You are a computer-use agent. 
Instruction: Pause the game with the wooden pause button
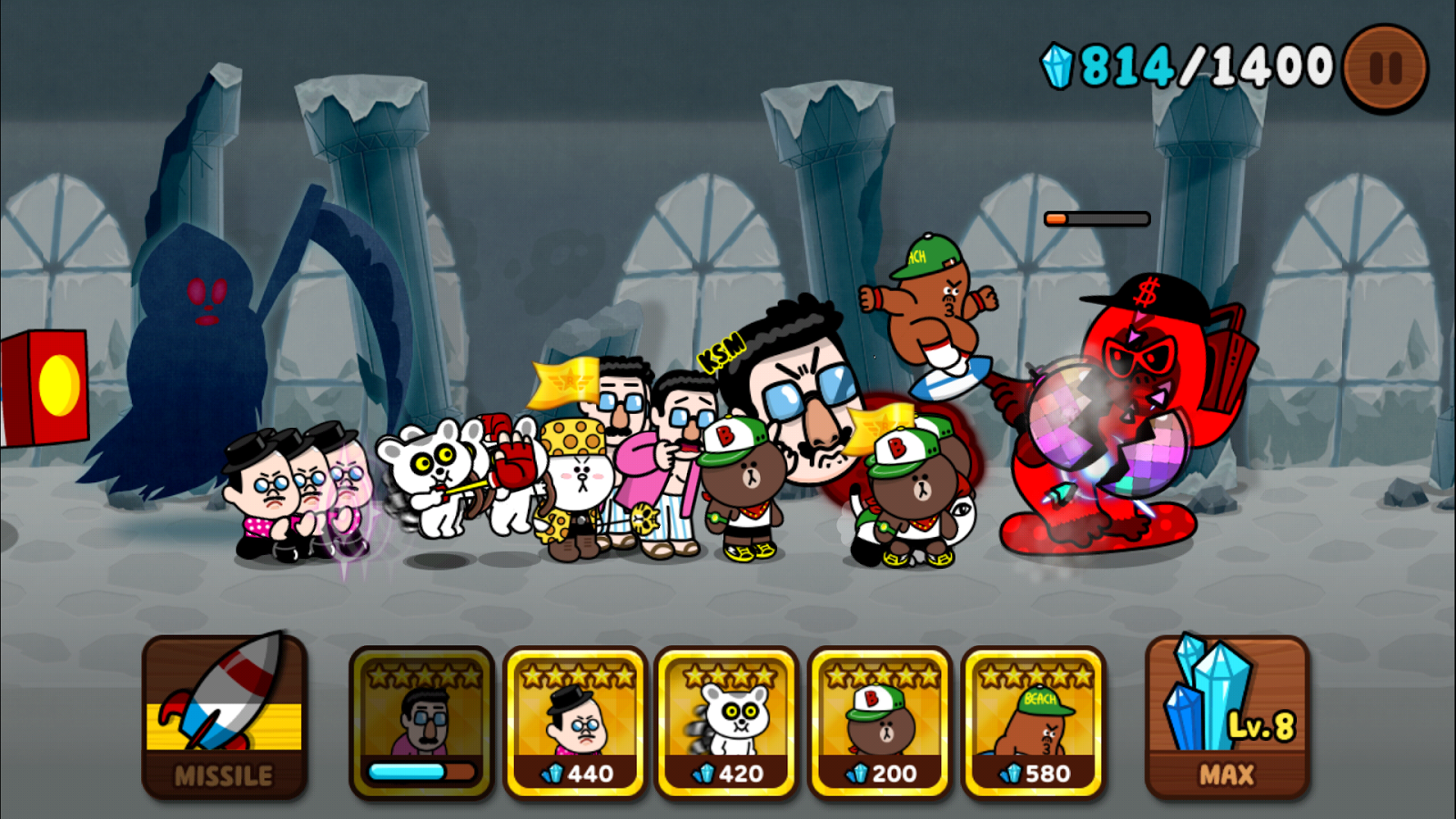click(x=1384, y=65)
